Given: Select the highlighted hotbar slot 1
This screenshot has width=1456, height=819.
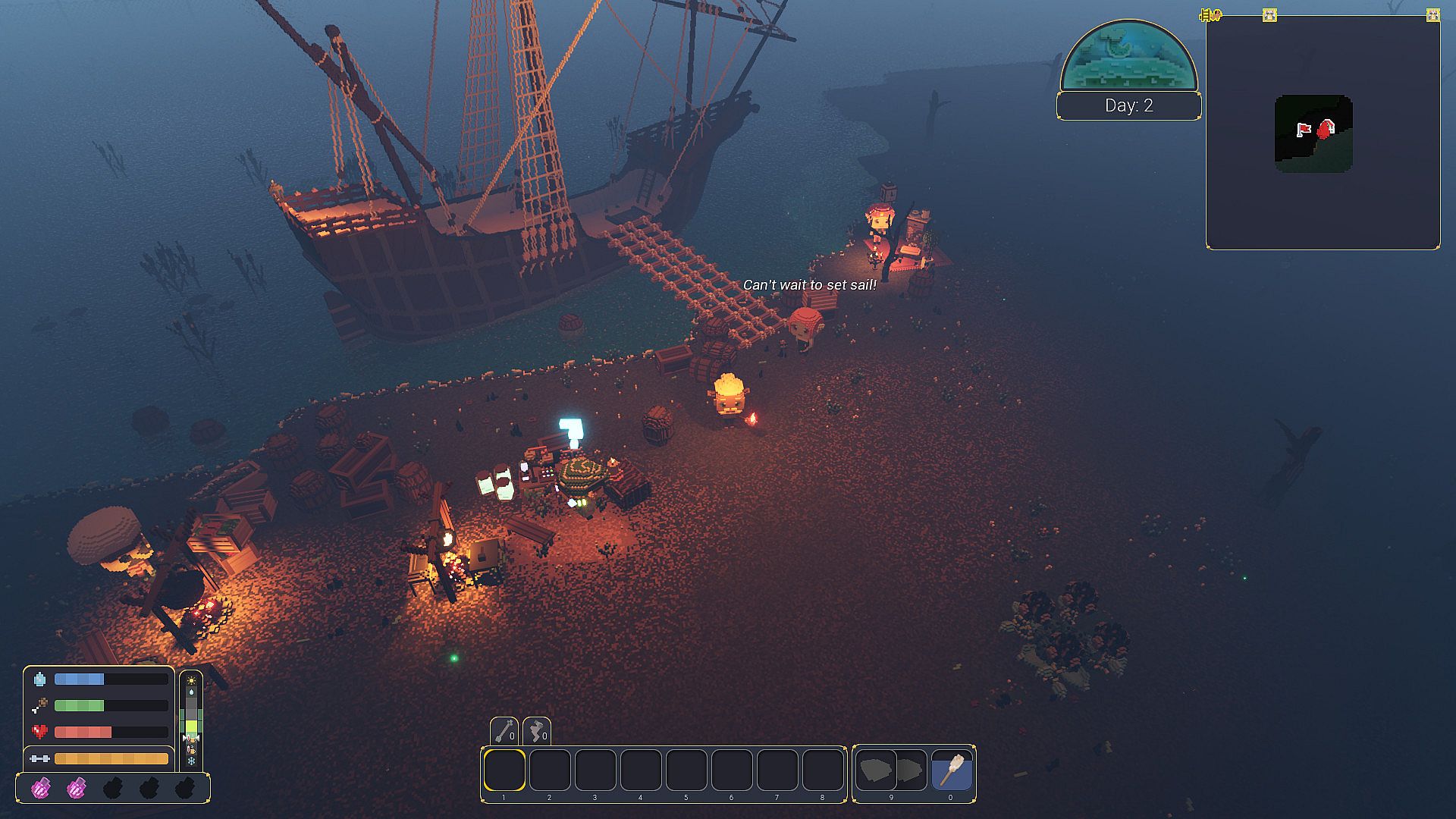Looking at the screenshot, I should click(x=504, y=770).
